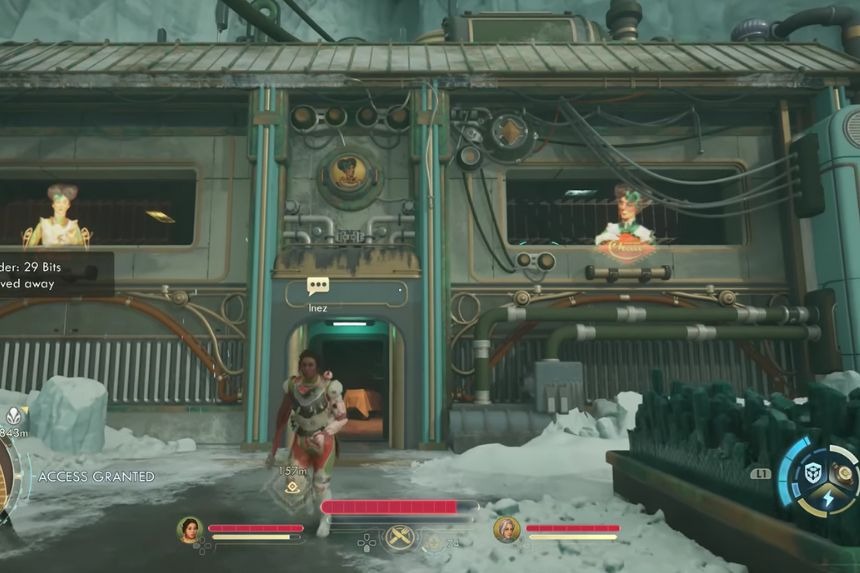This screenshot has height=573, width=860.
Task: Click the blonde companion portrait
Action: 506,529
